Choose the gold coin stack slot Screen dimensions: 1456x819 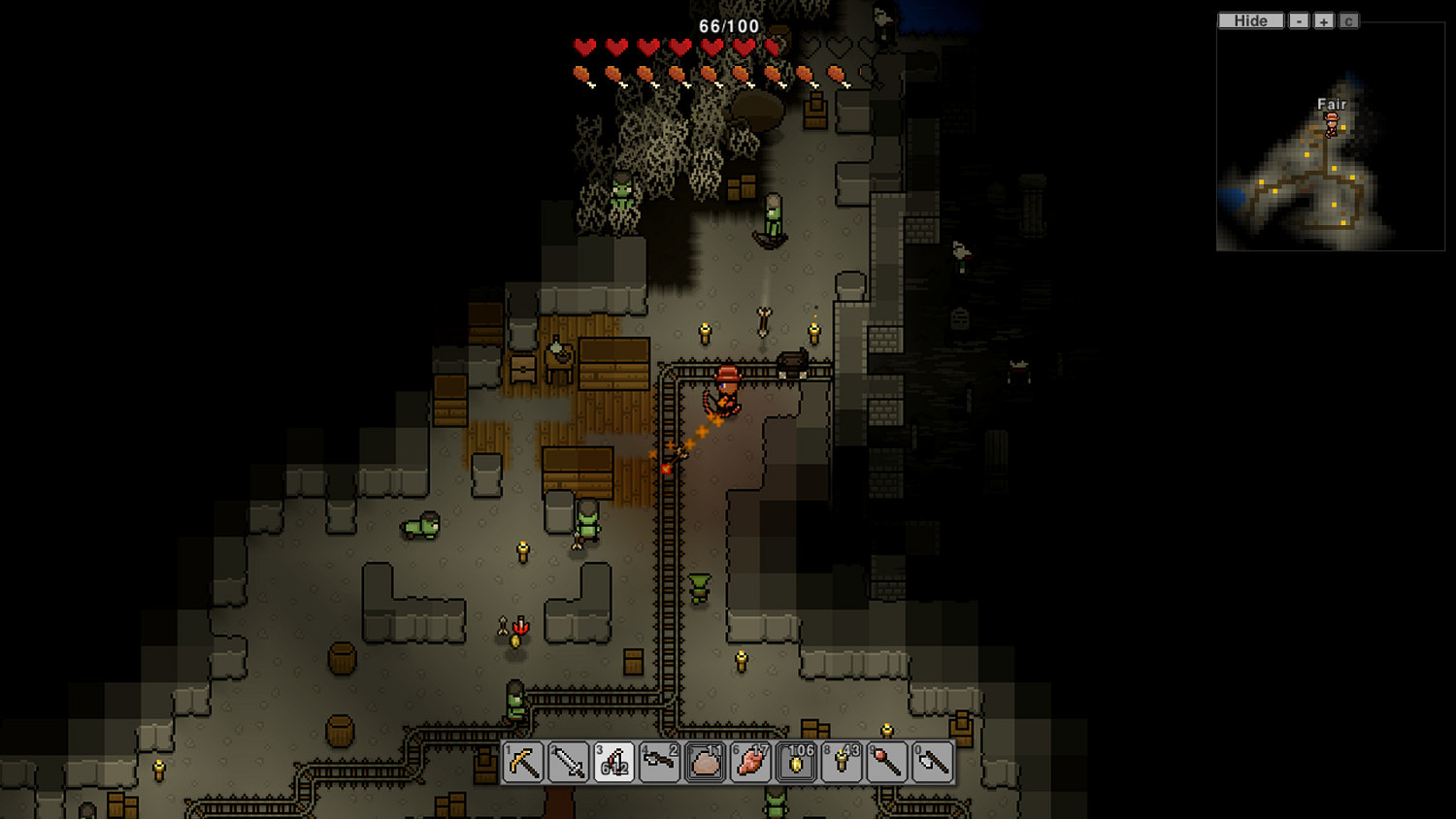tap(797, 763)
